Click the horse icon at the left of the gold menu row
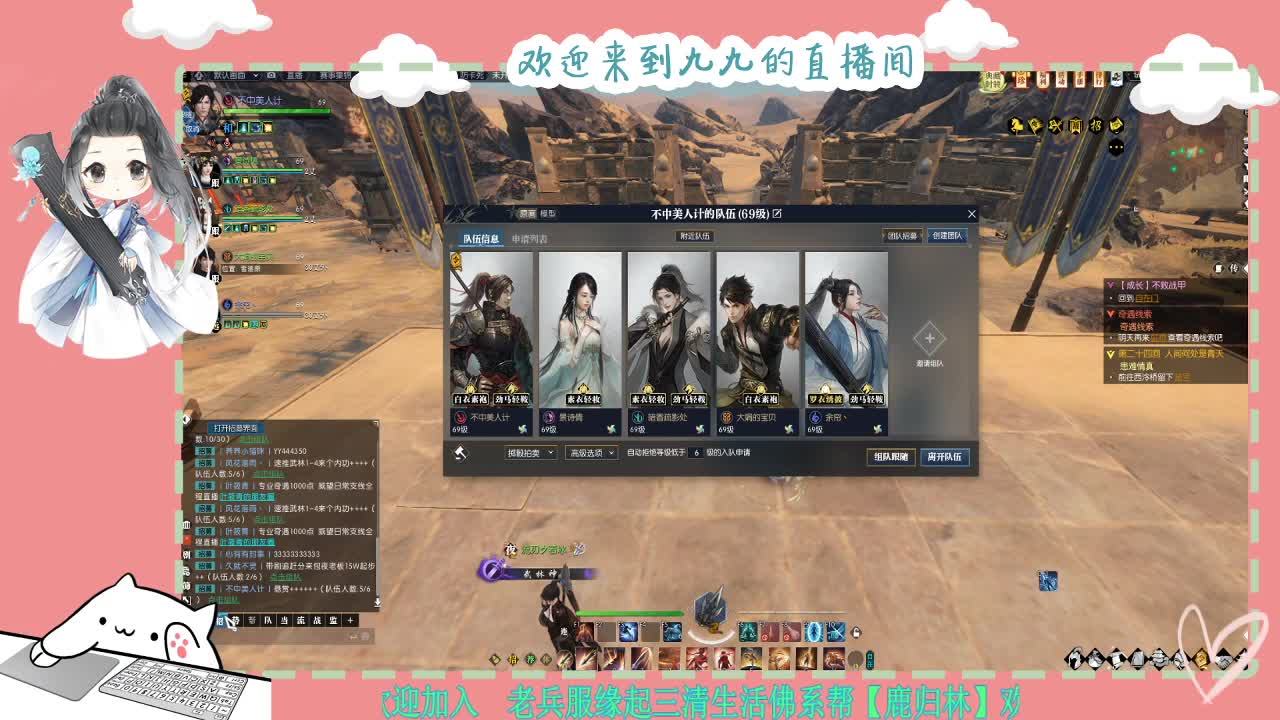1280x720 pixels. [1015, 123]
